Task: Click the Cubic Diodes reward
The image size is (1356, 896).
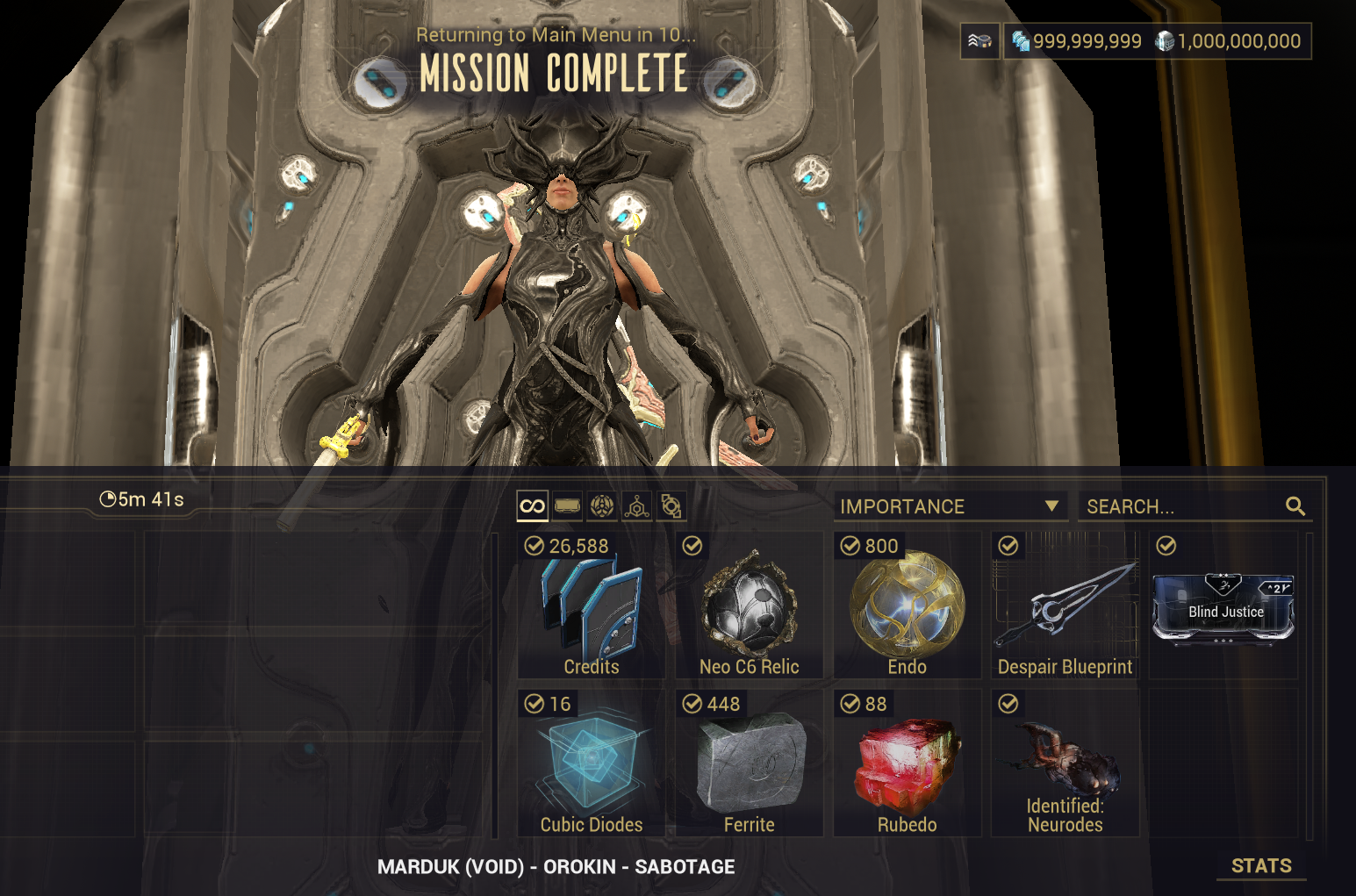Action: (591, 763)
